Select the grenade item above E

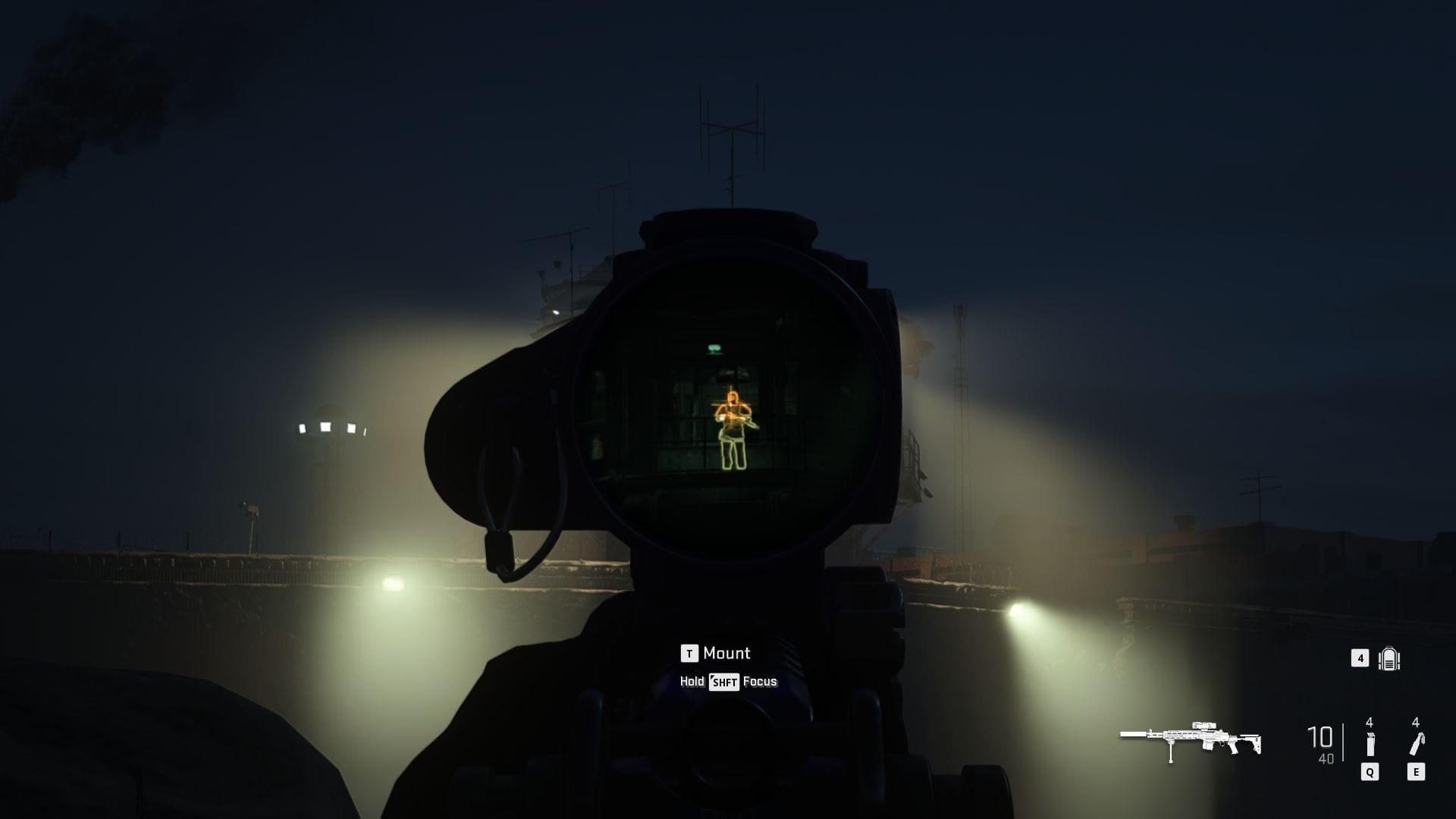[x=1415, y=743]
